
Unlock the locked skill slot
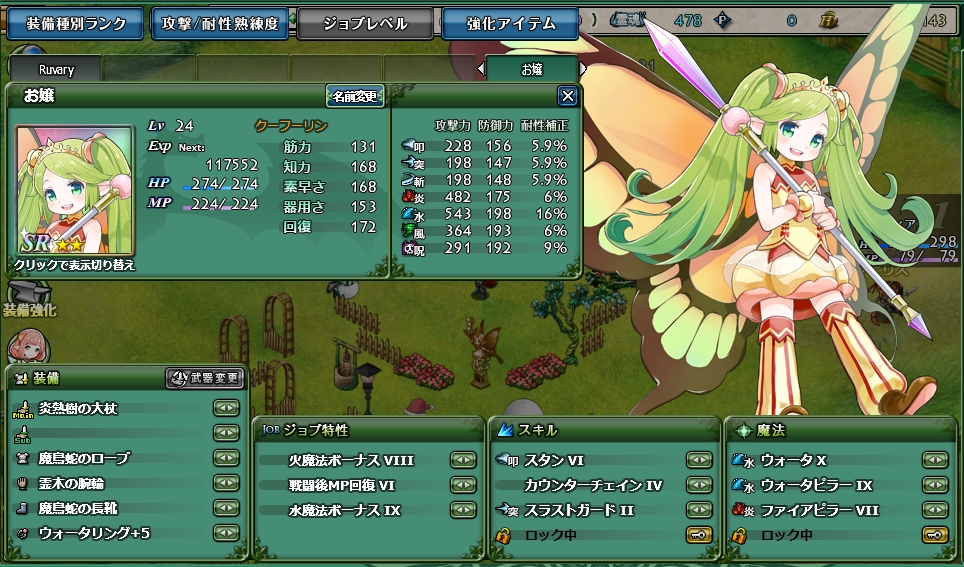(698, 535)
